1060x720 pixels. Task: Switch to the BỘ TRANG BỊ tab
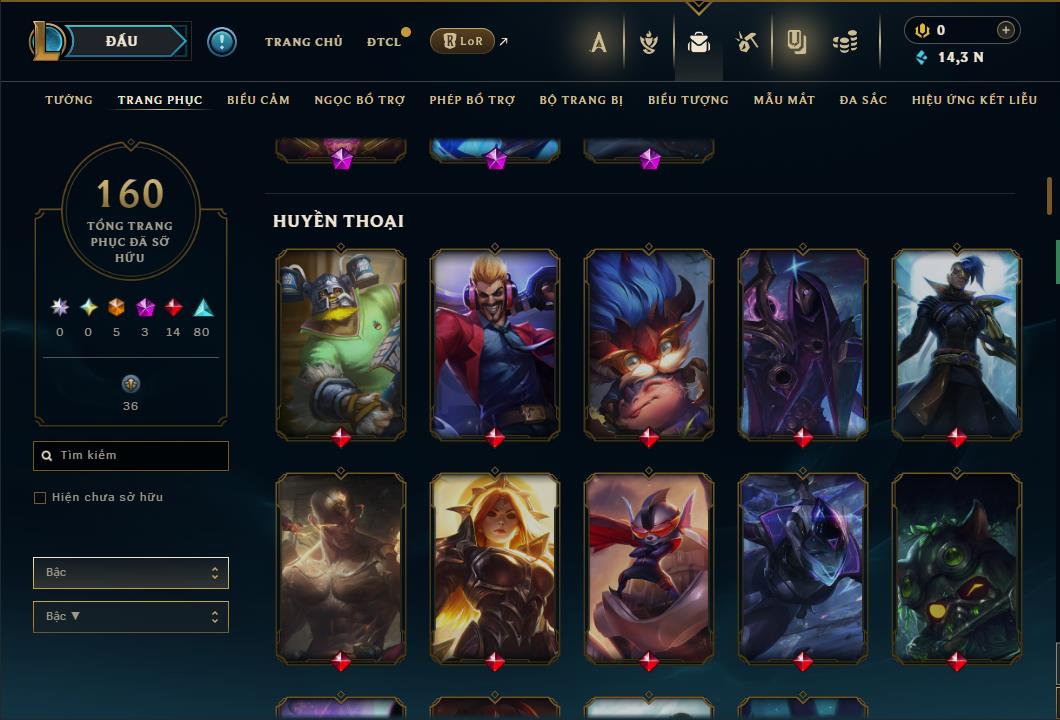click(x=581, y=100)
